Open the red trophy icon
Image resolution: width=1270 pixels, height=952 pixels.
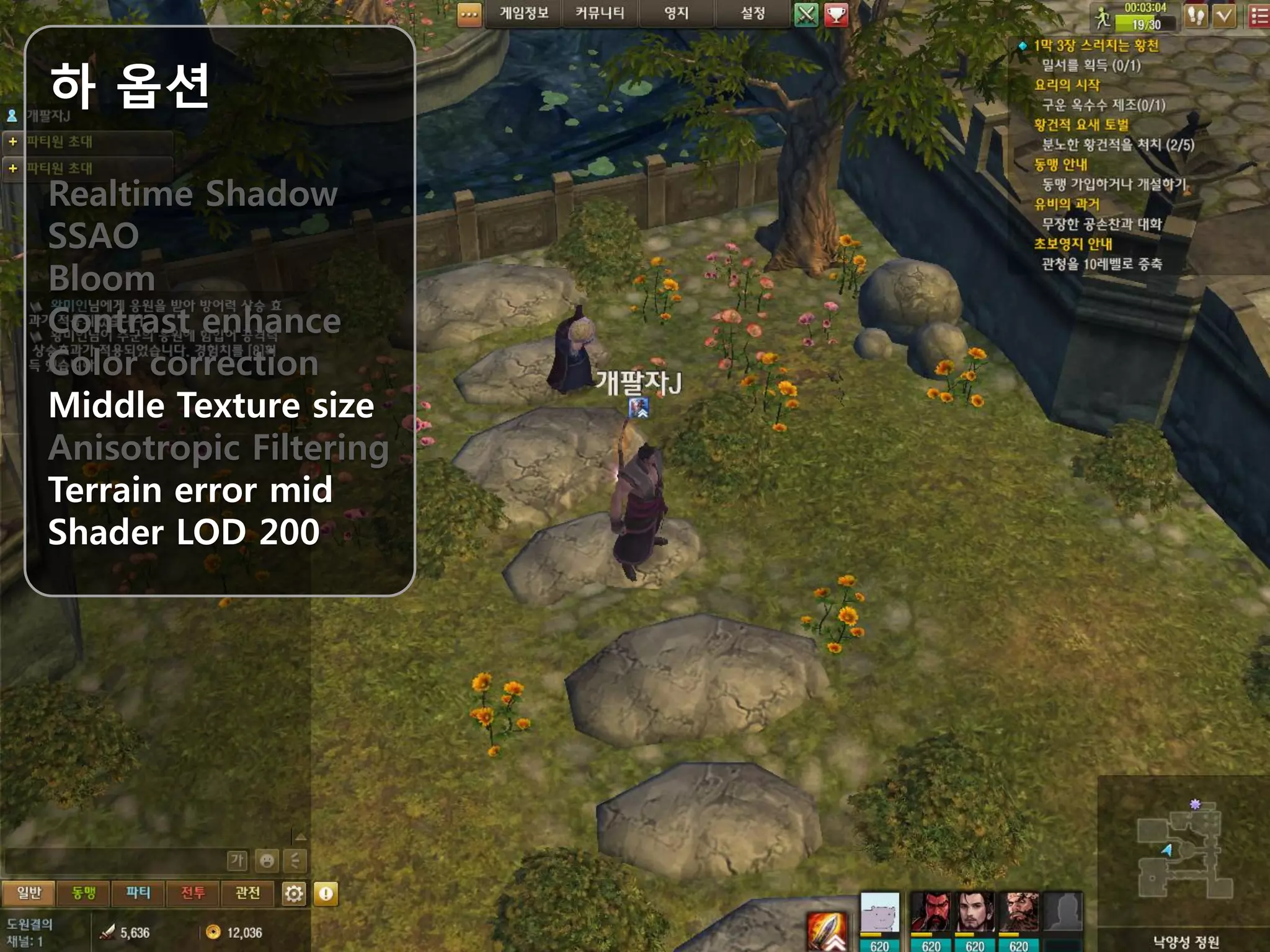coord(837,15)
